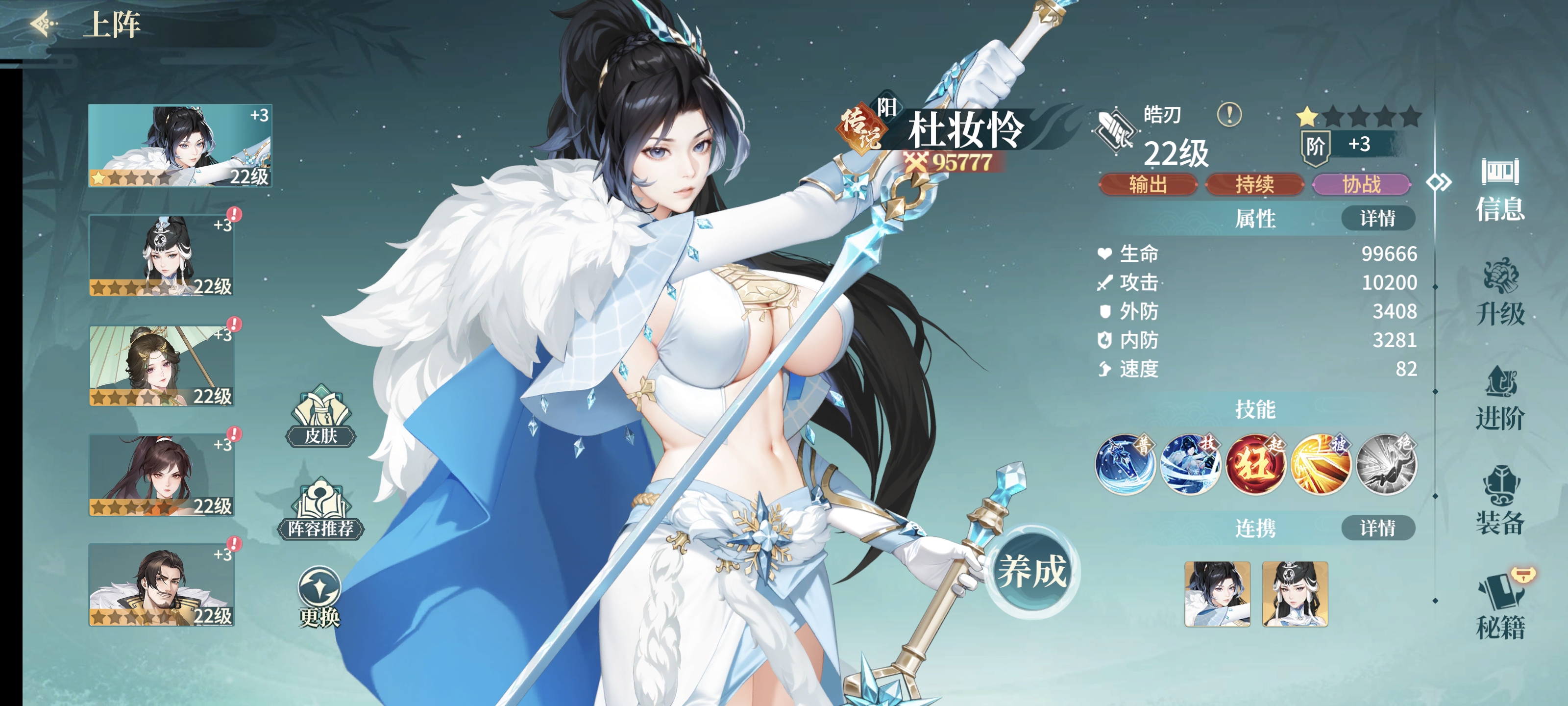View the 普 basic attack skill icon
1568x706 pixels.
1125,464
